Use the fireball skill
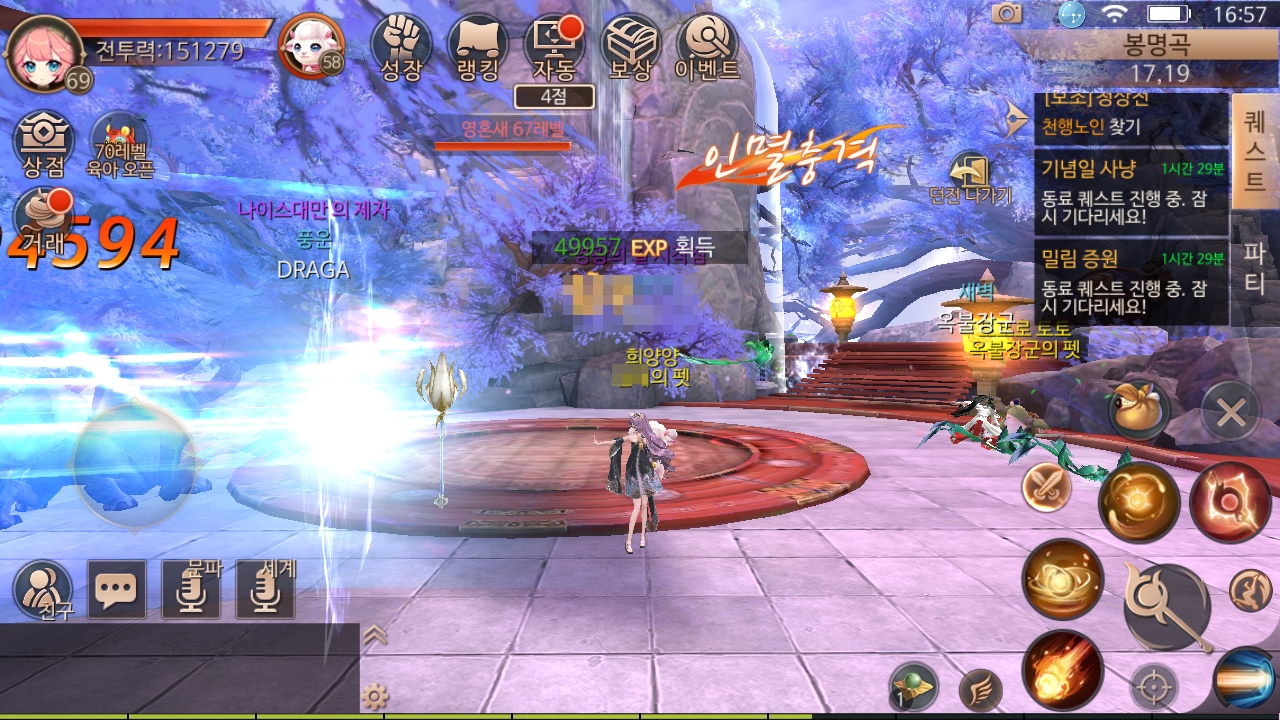Viewport: 1280px width, 720px height. [1062, 670]
